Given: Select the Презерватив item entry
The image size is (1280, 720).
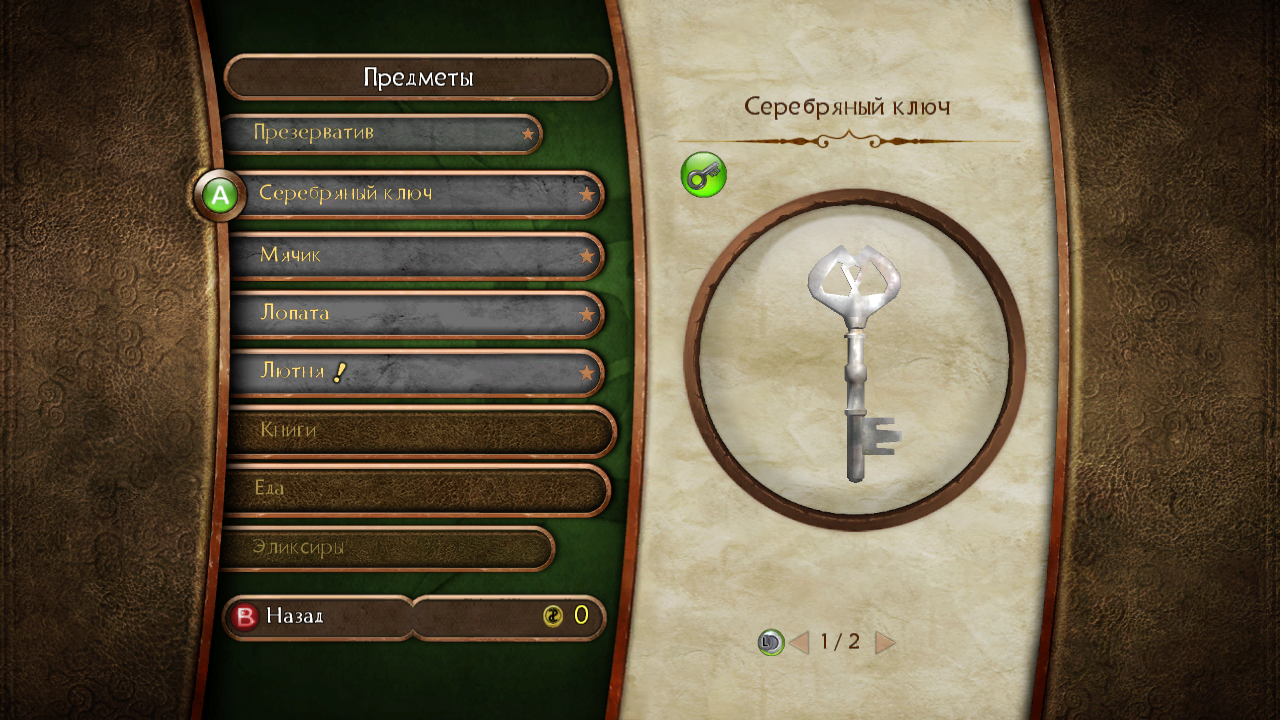Looking at the screenshot, I should coord(380,134).
